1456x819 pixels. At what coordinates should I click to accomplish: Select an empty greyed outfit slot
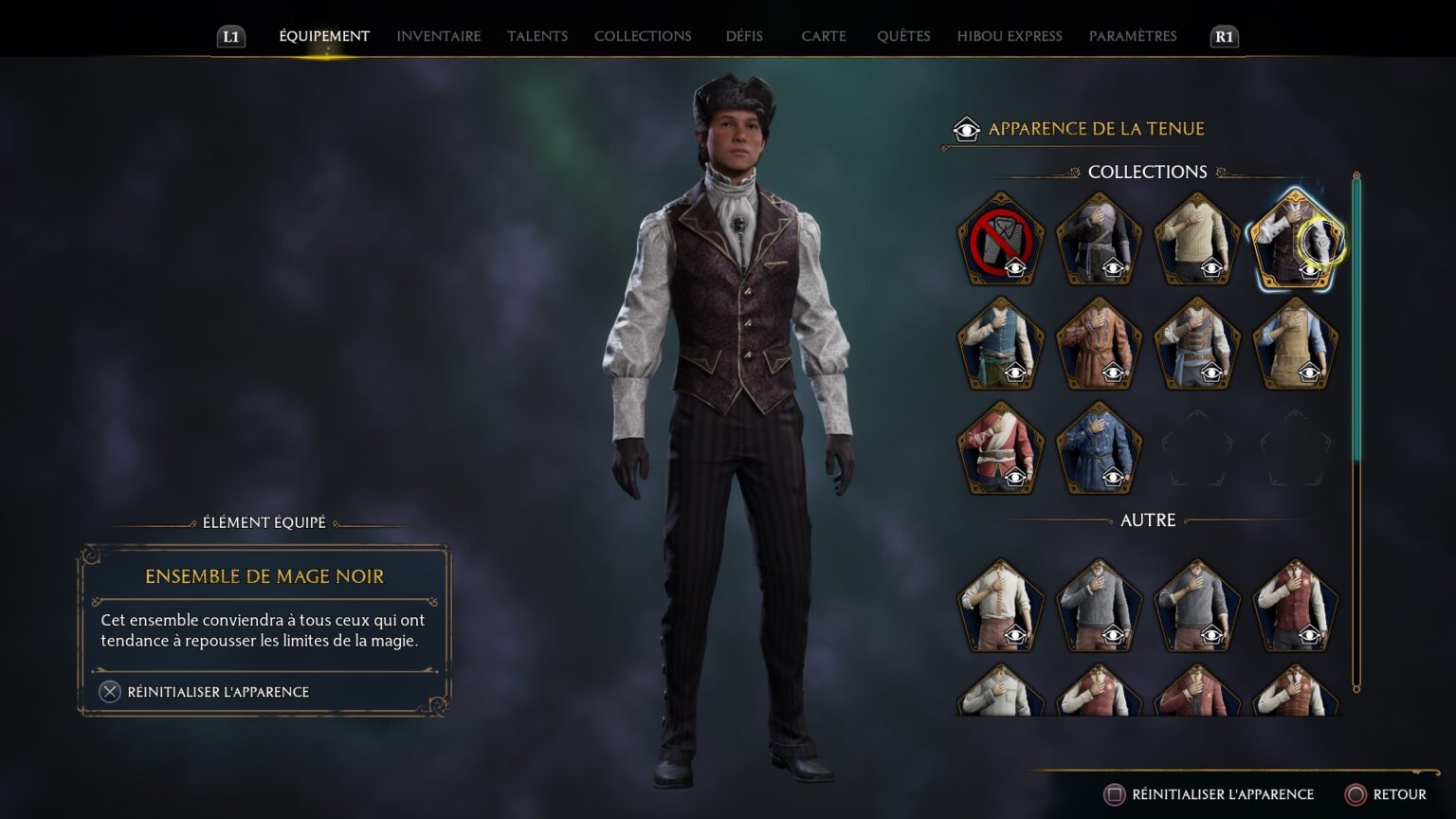point(1197,448)
